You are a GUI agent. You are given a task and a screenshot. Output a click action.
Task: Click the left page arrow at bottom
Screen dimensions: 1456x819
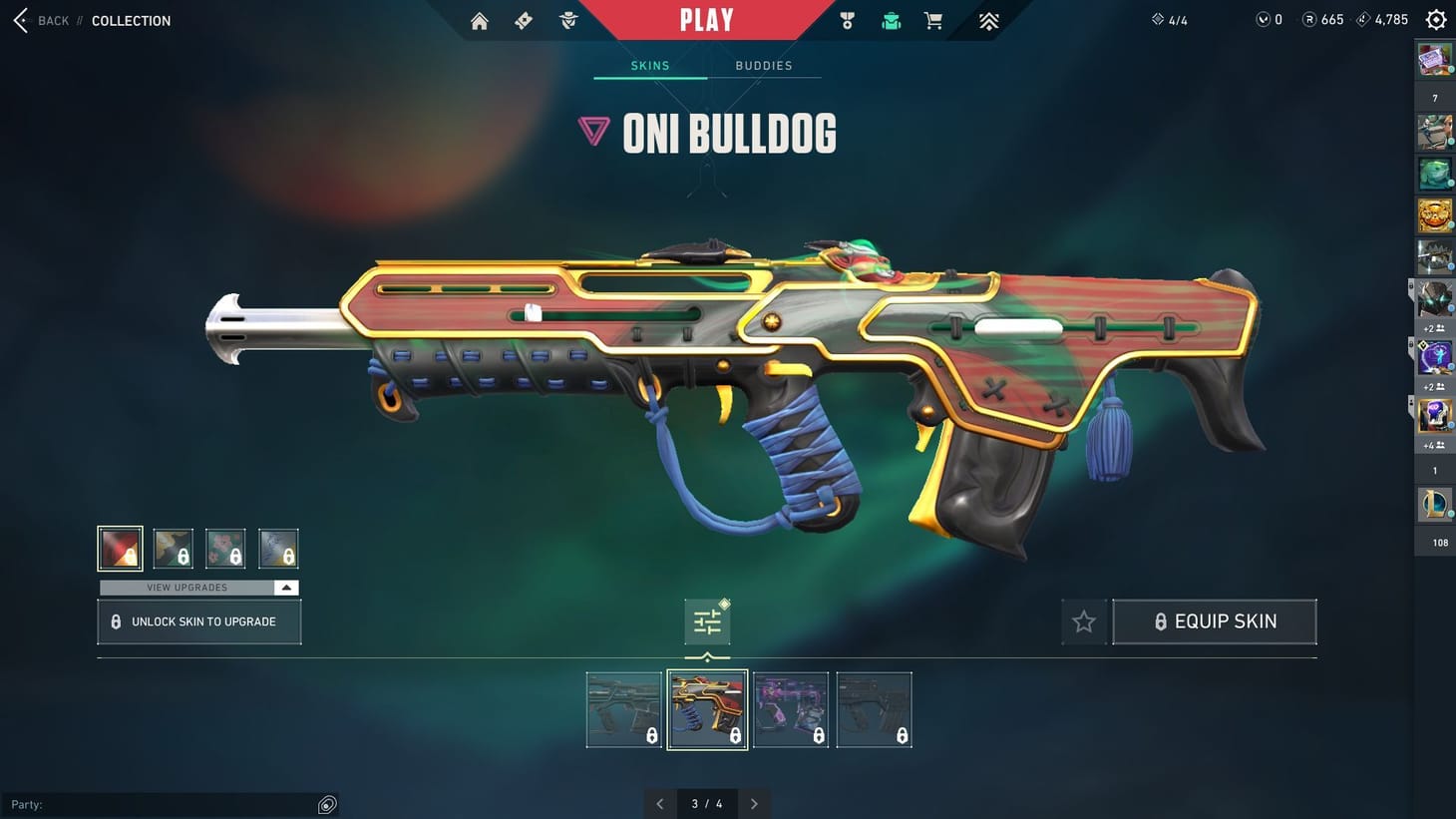pyautogui.click(x=659, y=803)
